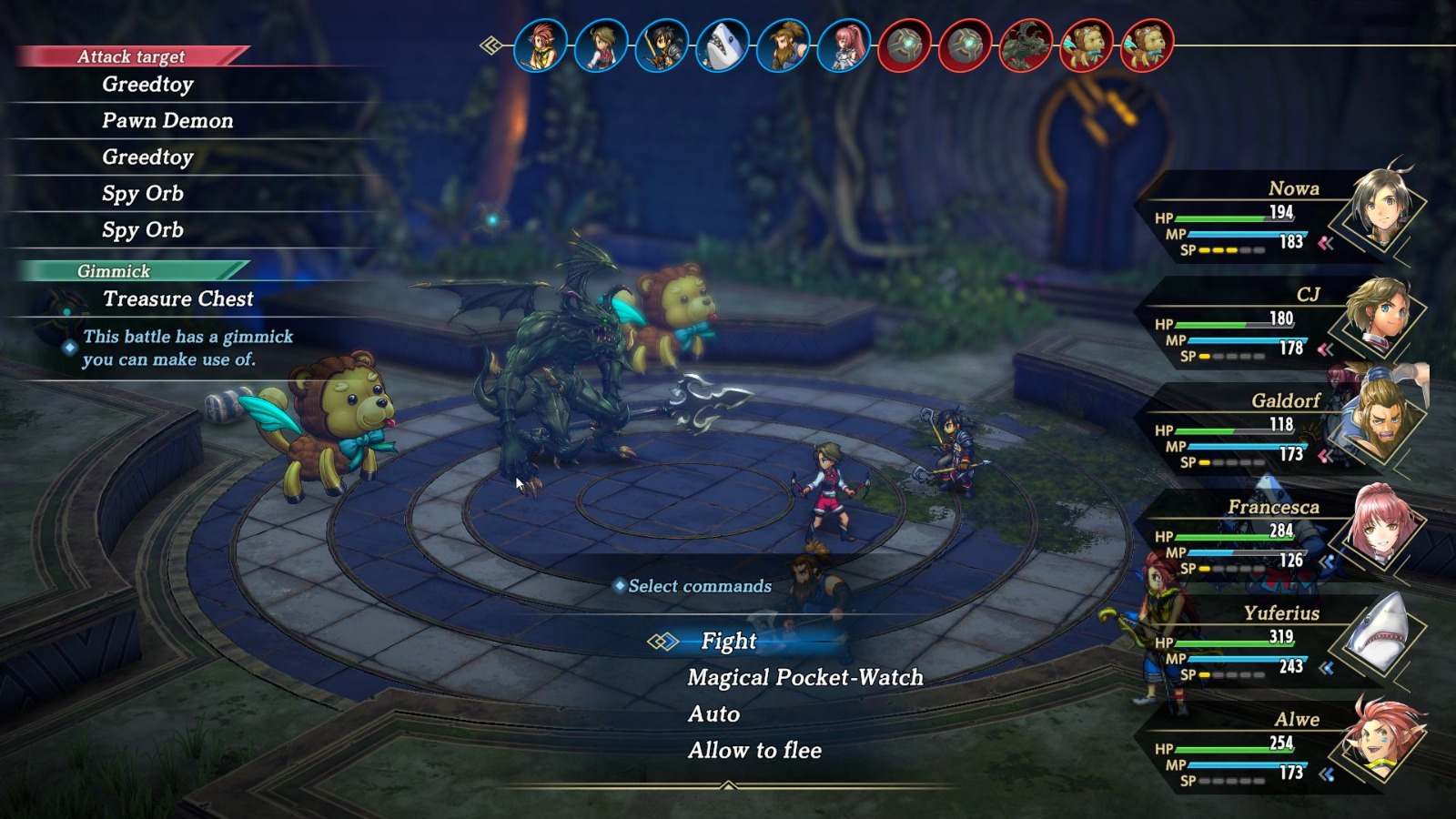Click the Fight command

[728, 641]
